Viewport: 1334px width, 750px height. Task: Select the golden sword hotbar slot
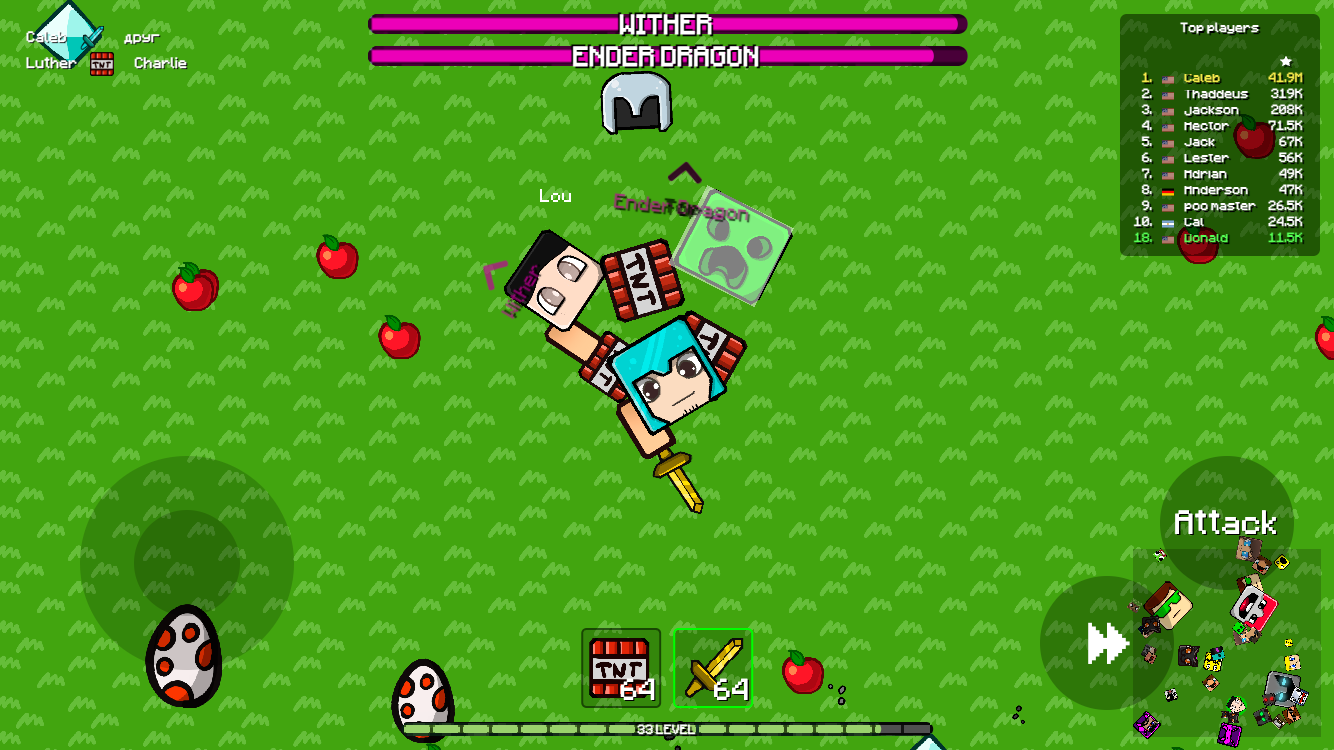tap(713, 667)
